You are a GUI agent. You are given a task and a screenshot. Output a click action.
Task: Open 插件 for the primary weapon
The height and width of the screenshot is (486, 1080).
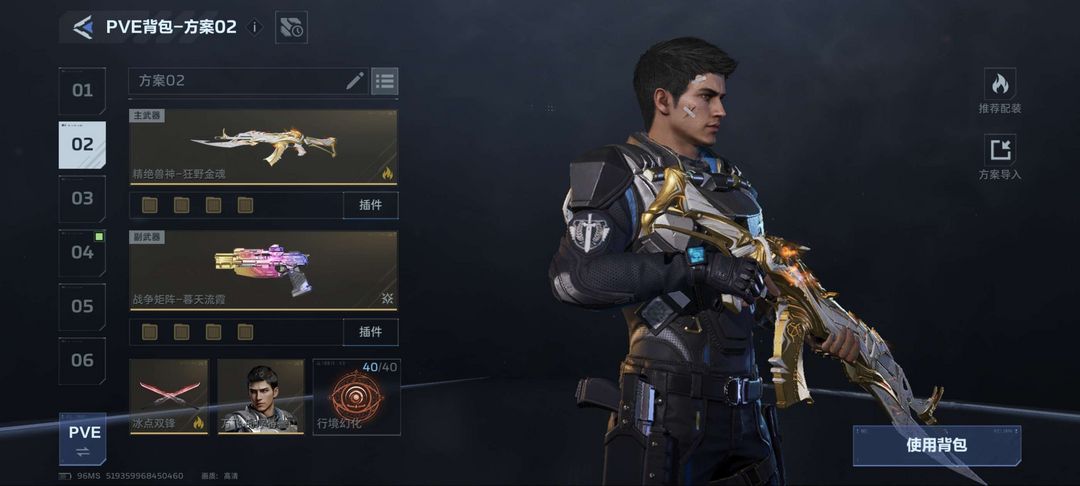click(370, 205)
